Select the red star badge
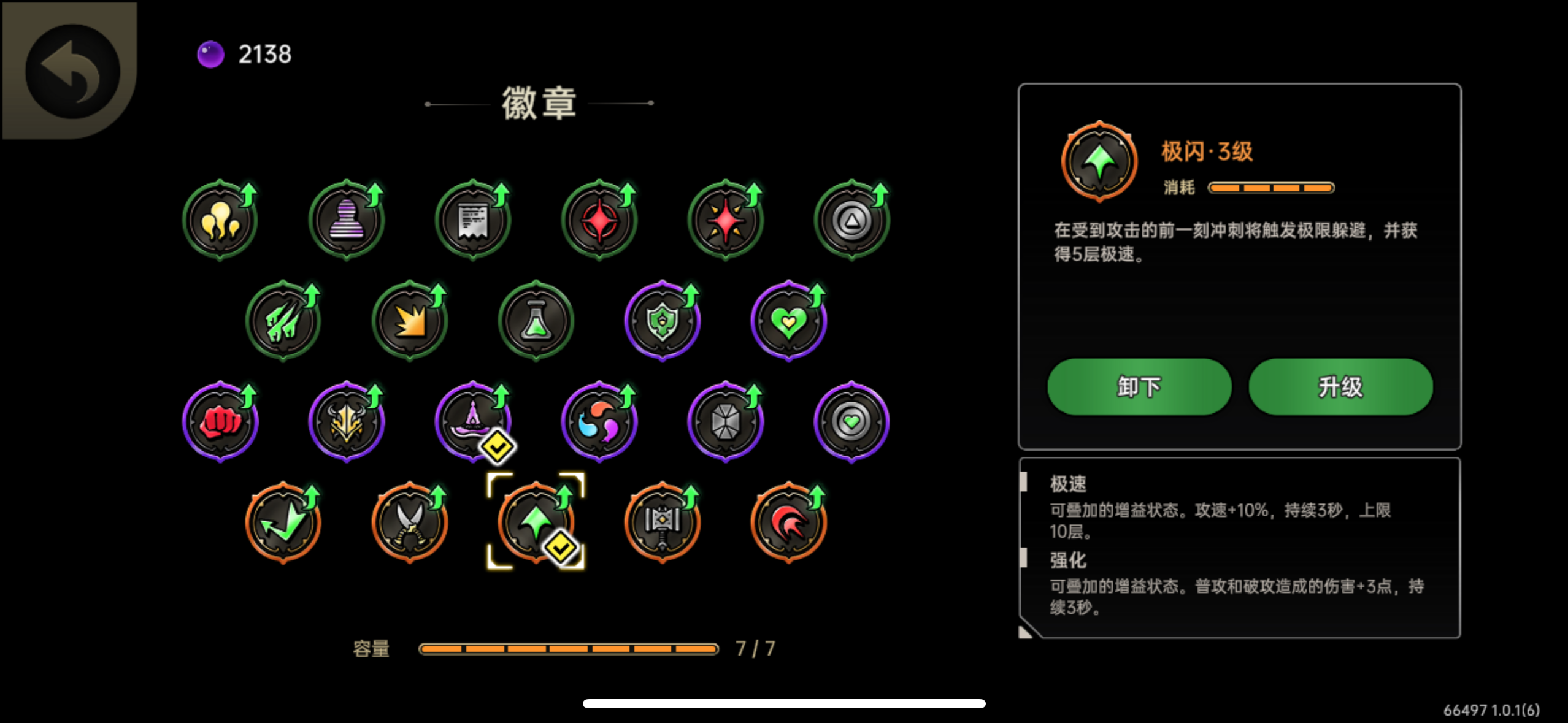The height and width of the screenshot is (723, 1568). [726, 221]
